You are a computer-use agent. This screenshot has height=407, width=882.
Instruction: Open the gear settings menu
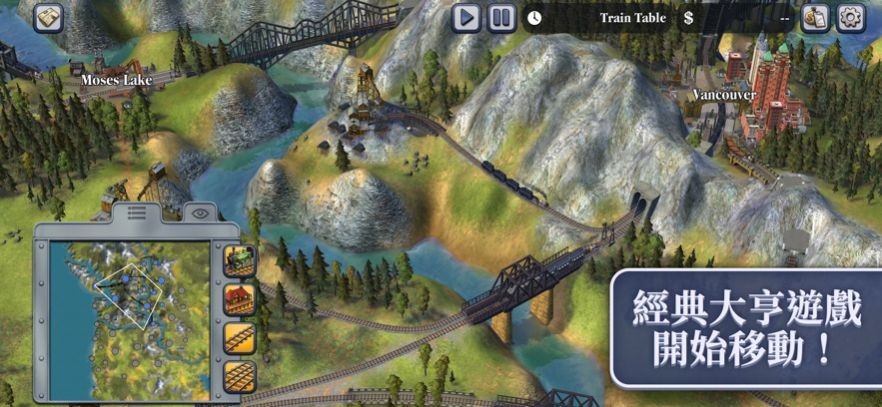(x=851, y=18)
